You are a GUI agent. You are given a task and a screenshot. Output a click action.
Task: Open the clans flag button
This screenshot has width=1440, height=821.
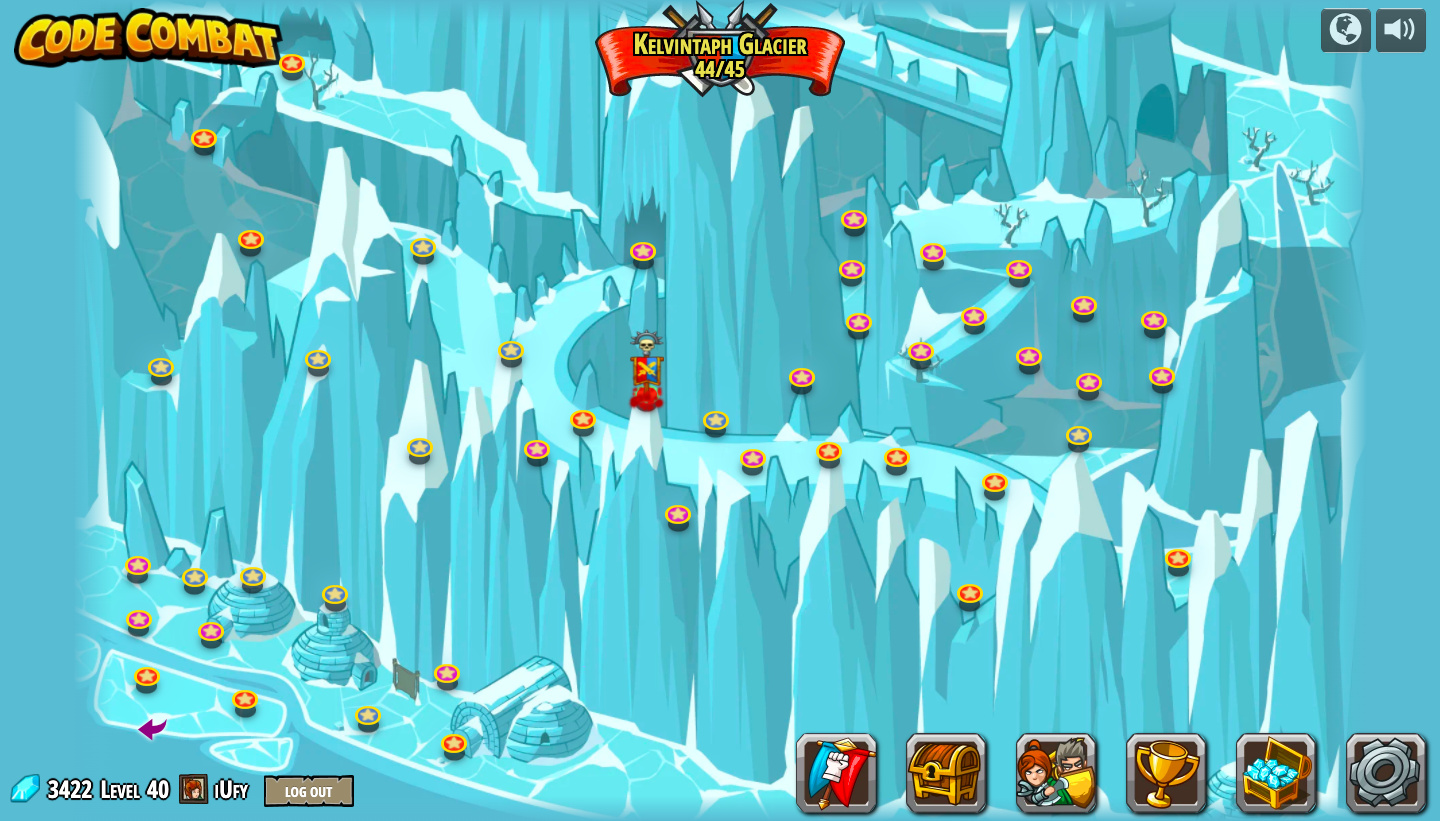pyautogui.click(x=837, y=773)
